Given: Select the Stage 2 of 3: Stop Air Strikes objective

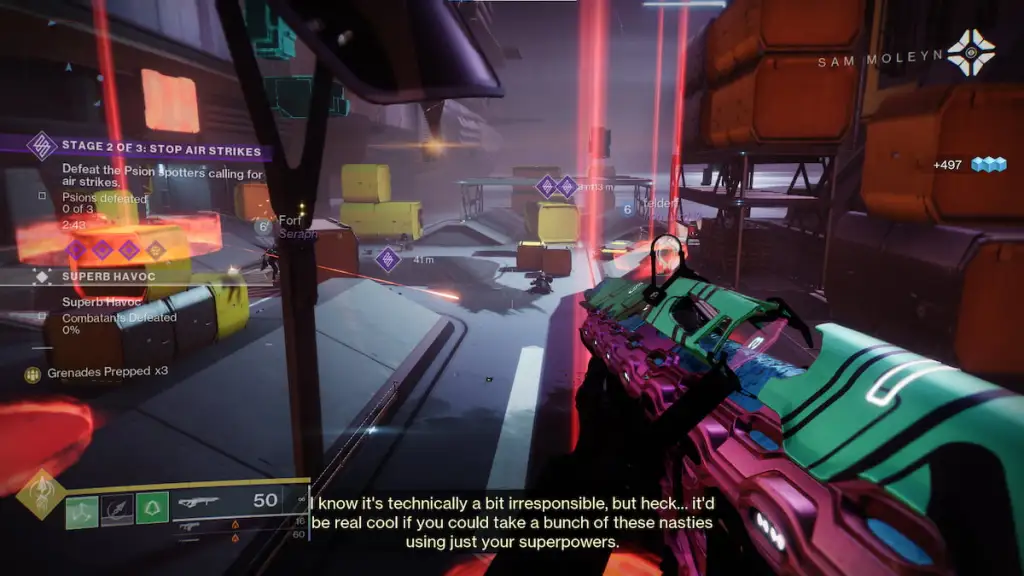Looking at the screenshot, I should [160, 151].
